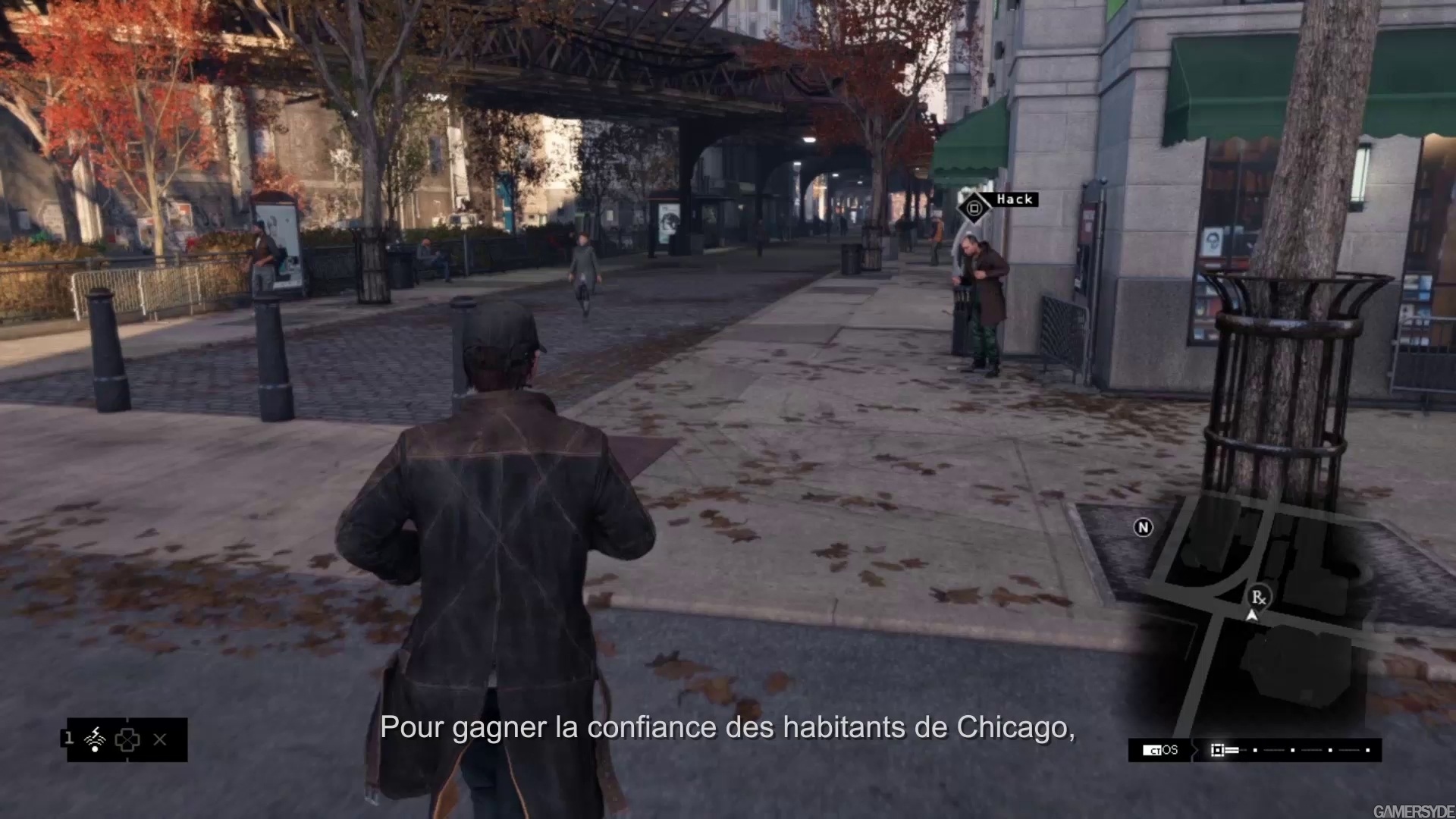Click the player arrow on the minimap

(x=1252, y=616)
